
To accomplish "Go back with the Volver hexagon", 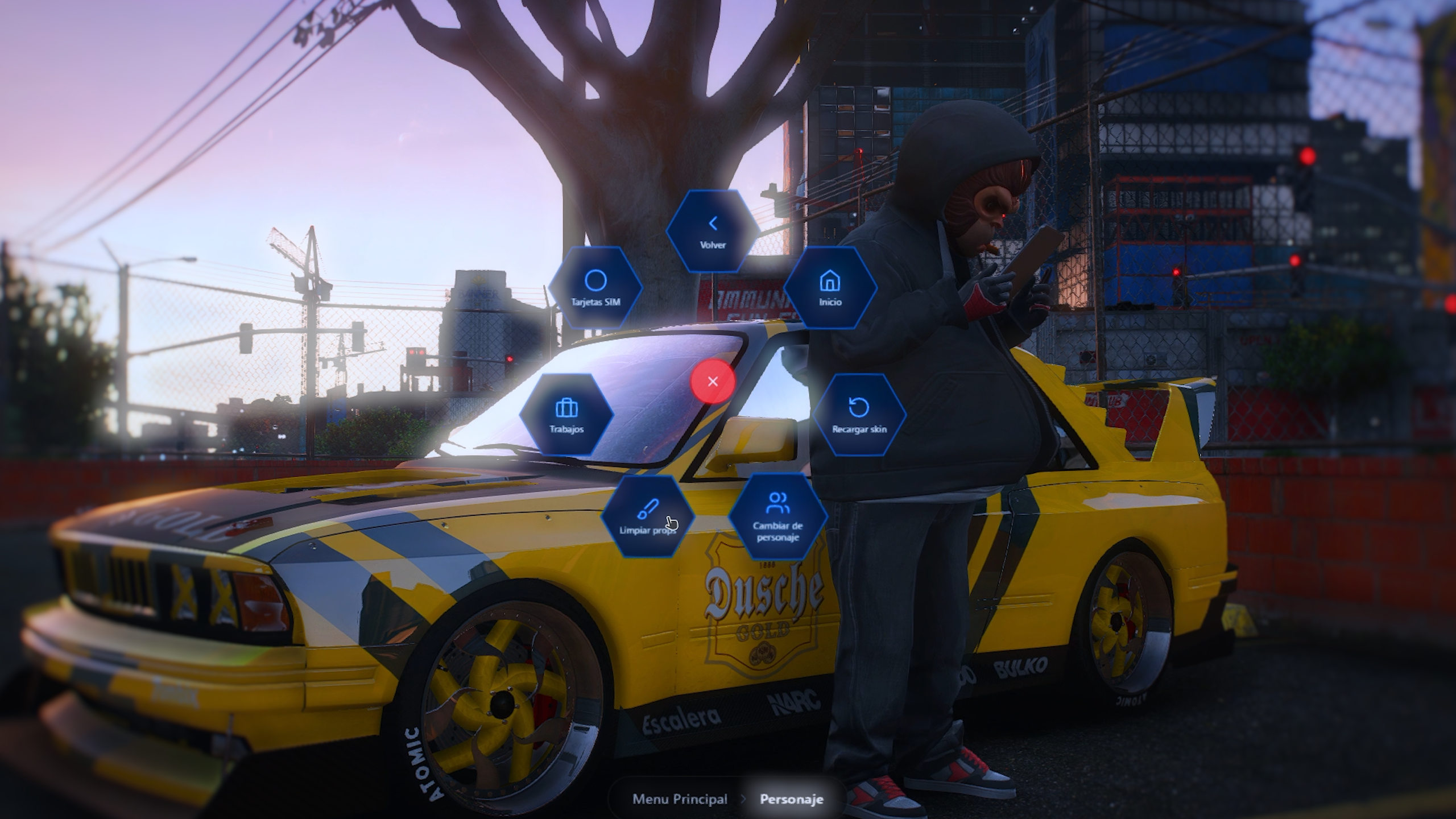I will pyautogui.click(x=713, y=231).
